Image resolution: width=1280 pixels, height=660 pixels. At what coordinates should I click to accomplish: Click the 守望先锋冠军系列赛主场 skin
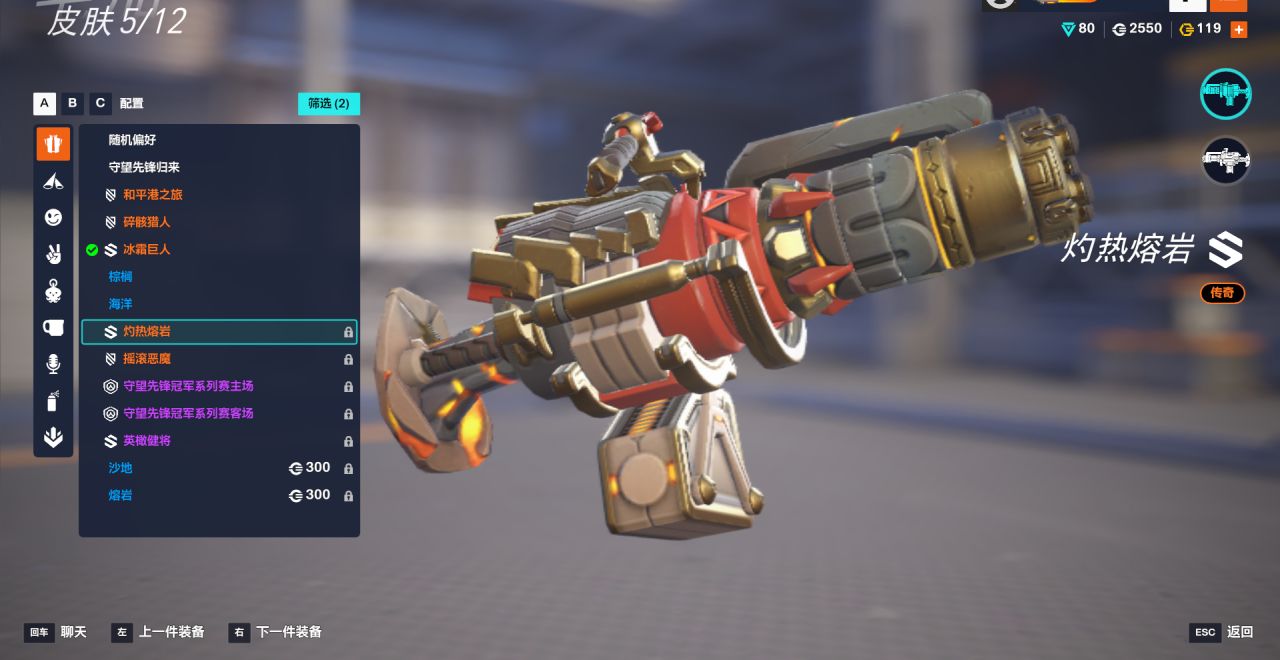[x=188, y=386]
